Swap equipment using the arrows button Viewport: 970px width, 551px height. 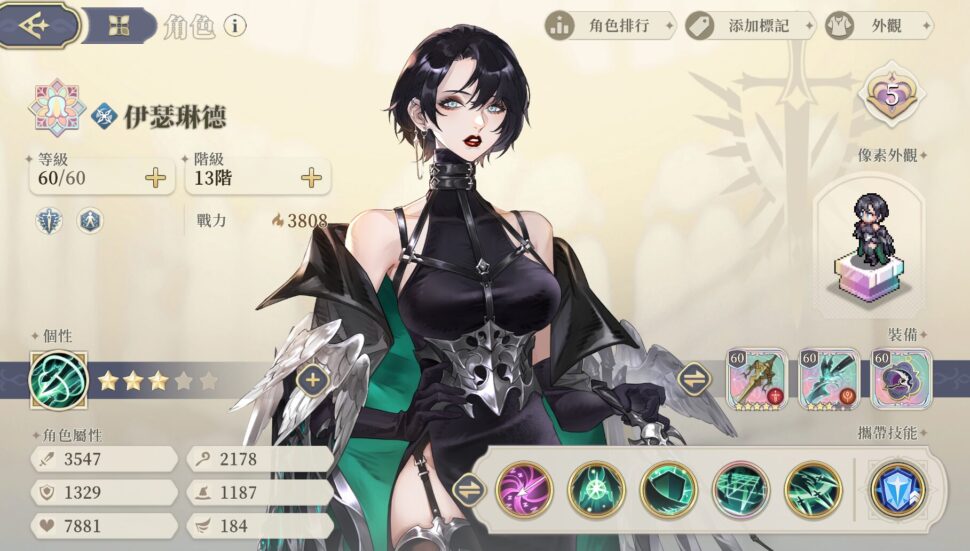(693, 379)
